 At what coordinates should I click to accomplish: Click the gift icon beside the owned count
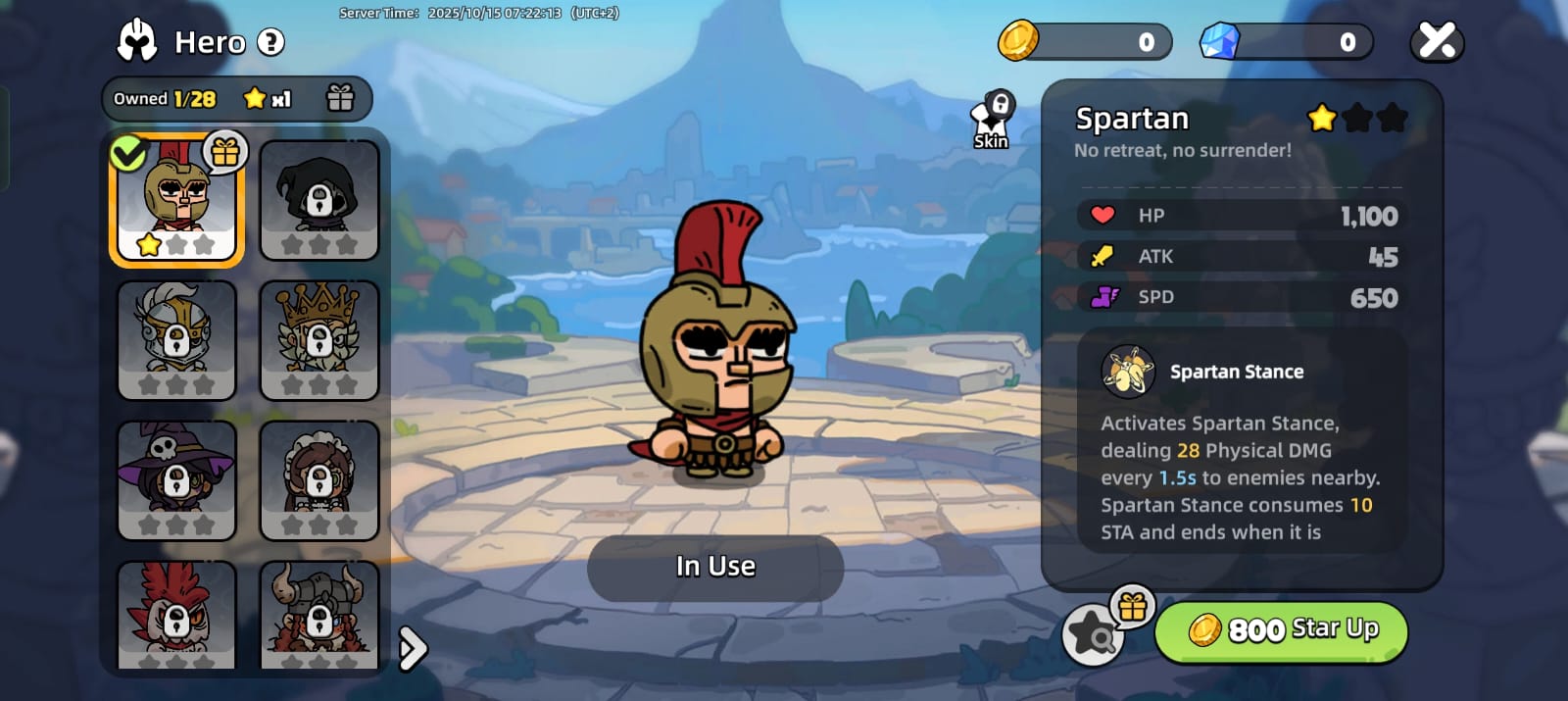(x=340, y=98)
